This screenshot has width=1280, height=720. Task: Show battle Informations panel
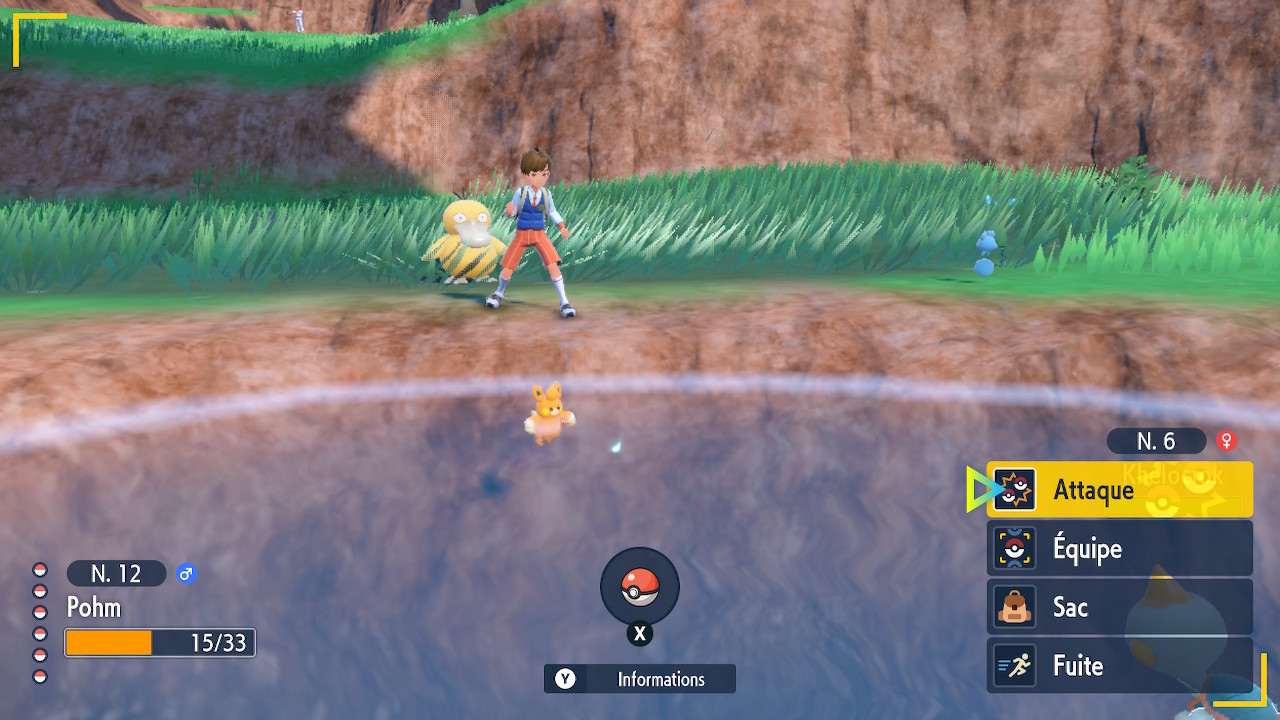640,679
